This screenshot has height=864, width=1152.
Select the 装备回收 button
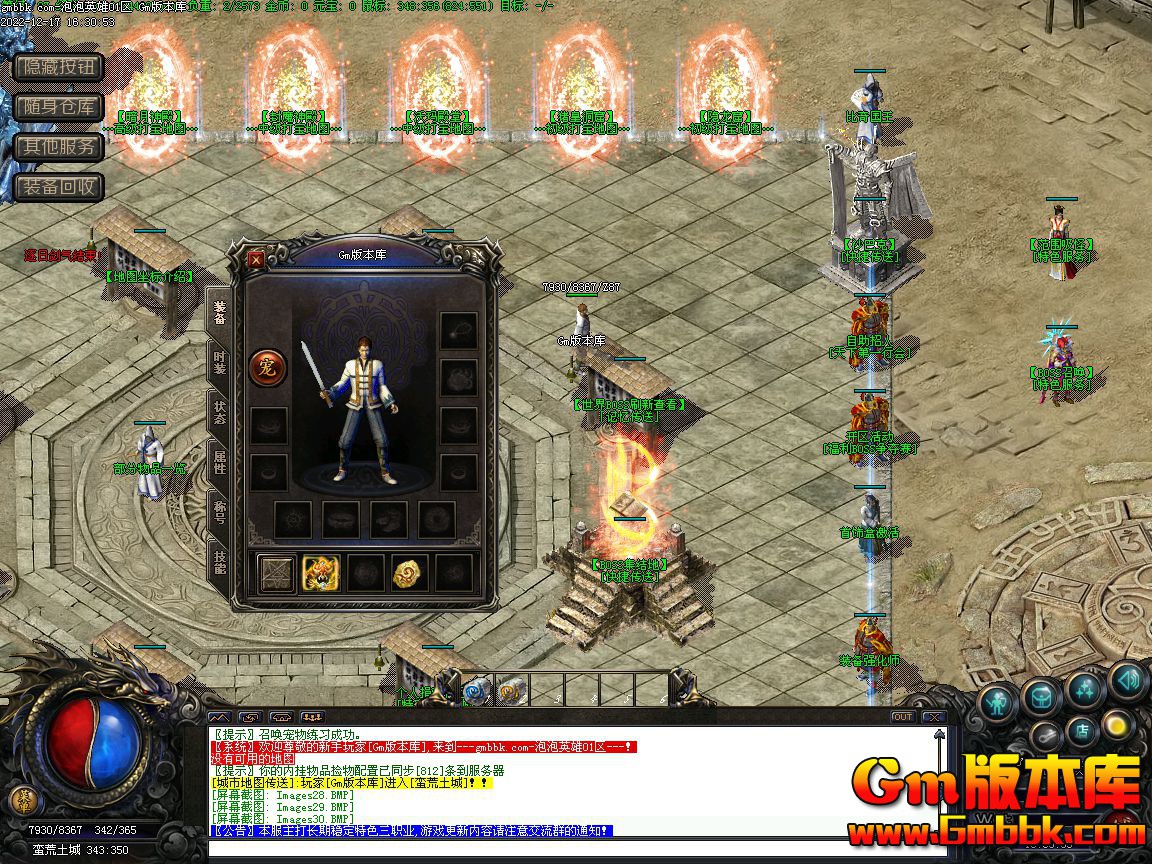pos(59,187)
